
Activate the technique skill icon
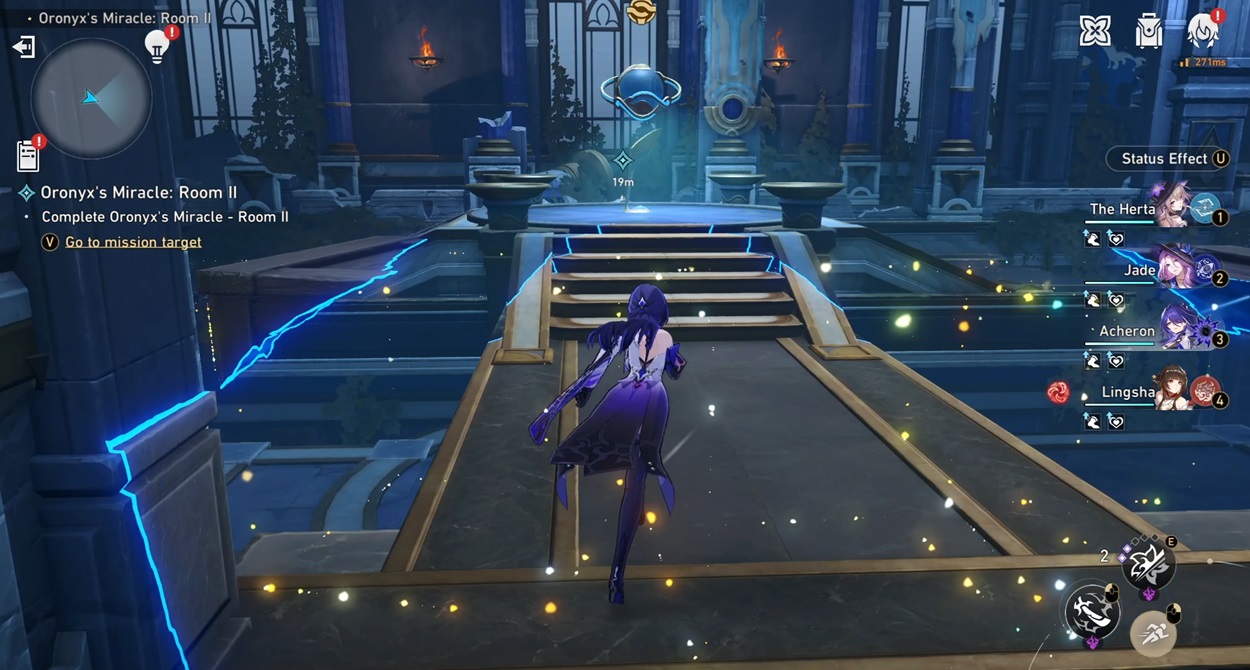click(x=1147, y=567)
